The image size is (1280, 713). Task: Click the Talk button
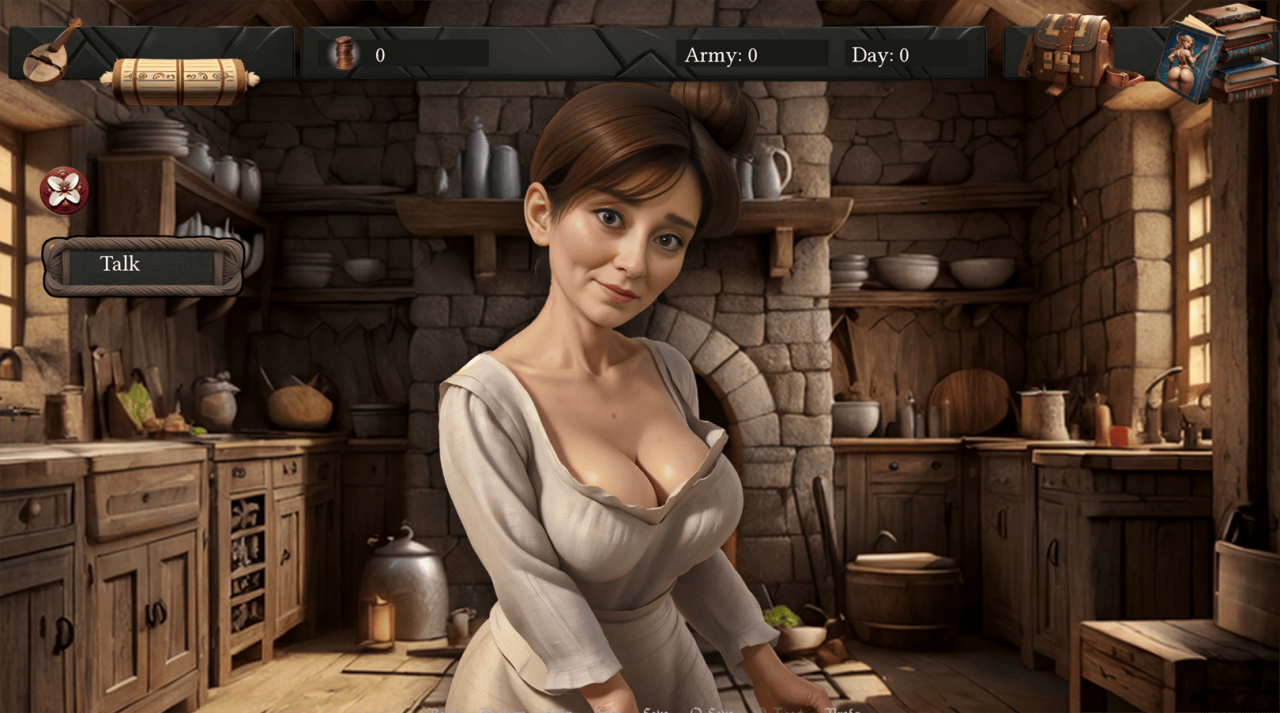tap(142, 266)
